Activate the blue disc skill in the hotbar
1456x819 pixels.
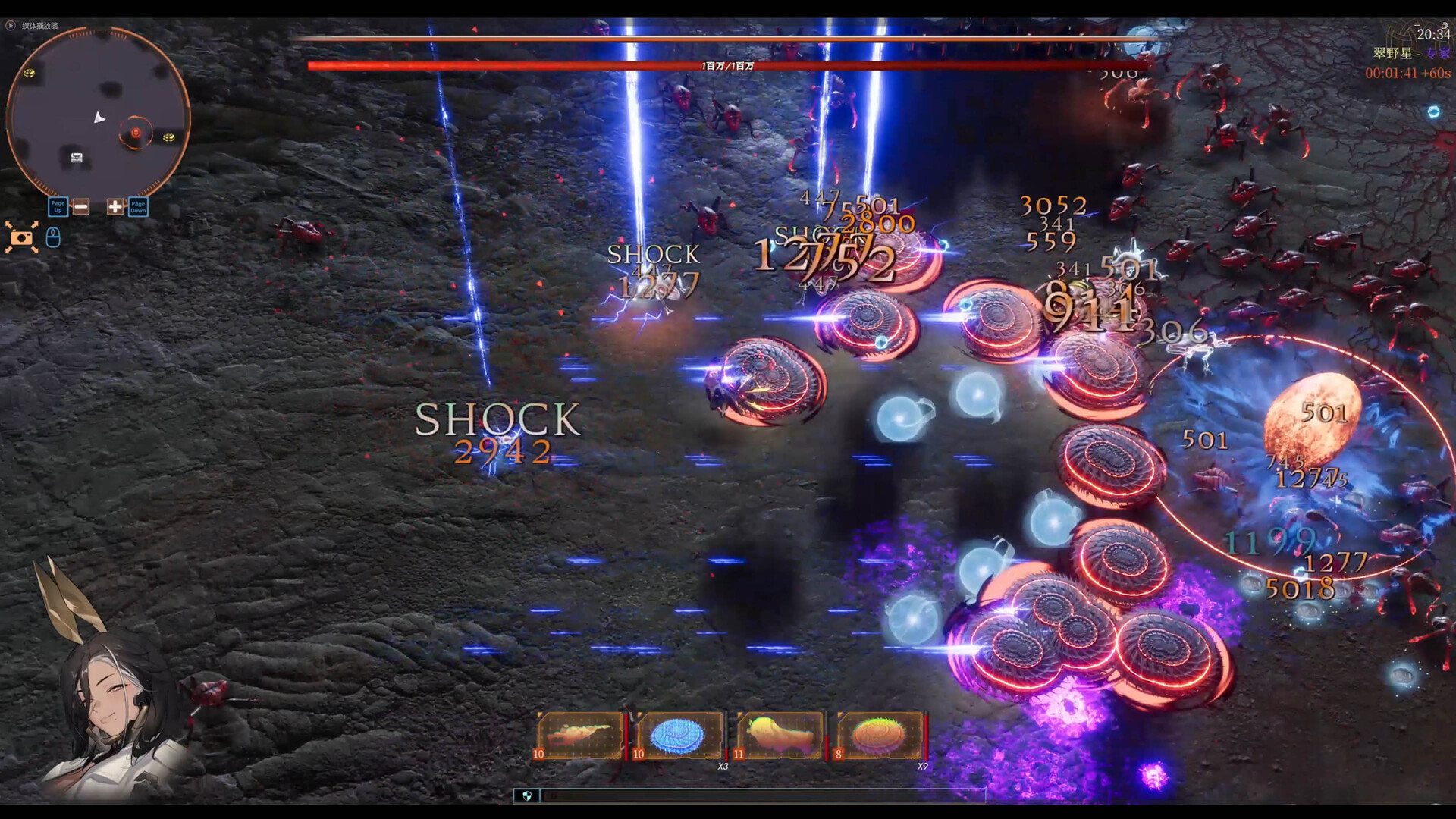(x=677, y=734)
